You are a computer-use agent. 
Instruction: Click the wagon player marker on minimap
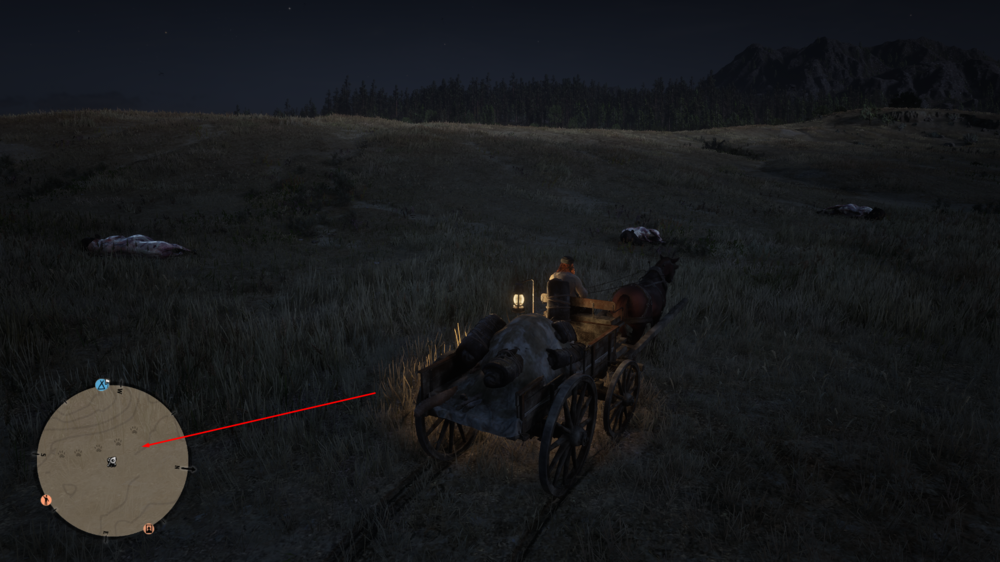tap(112, 461)
